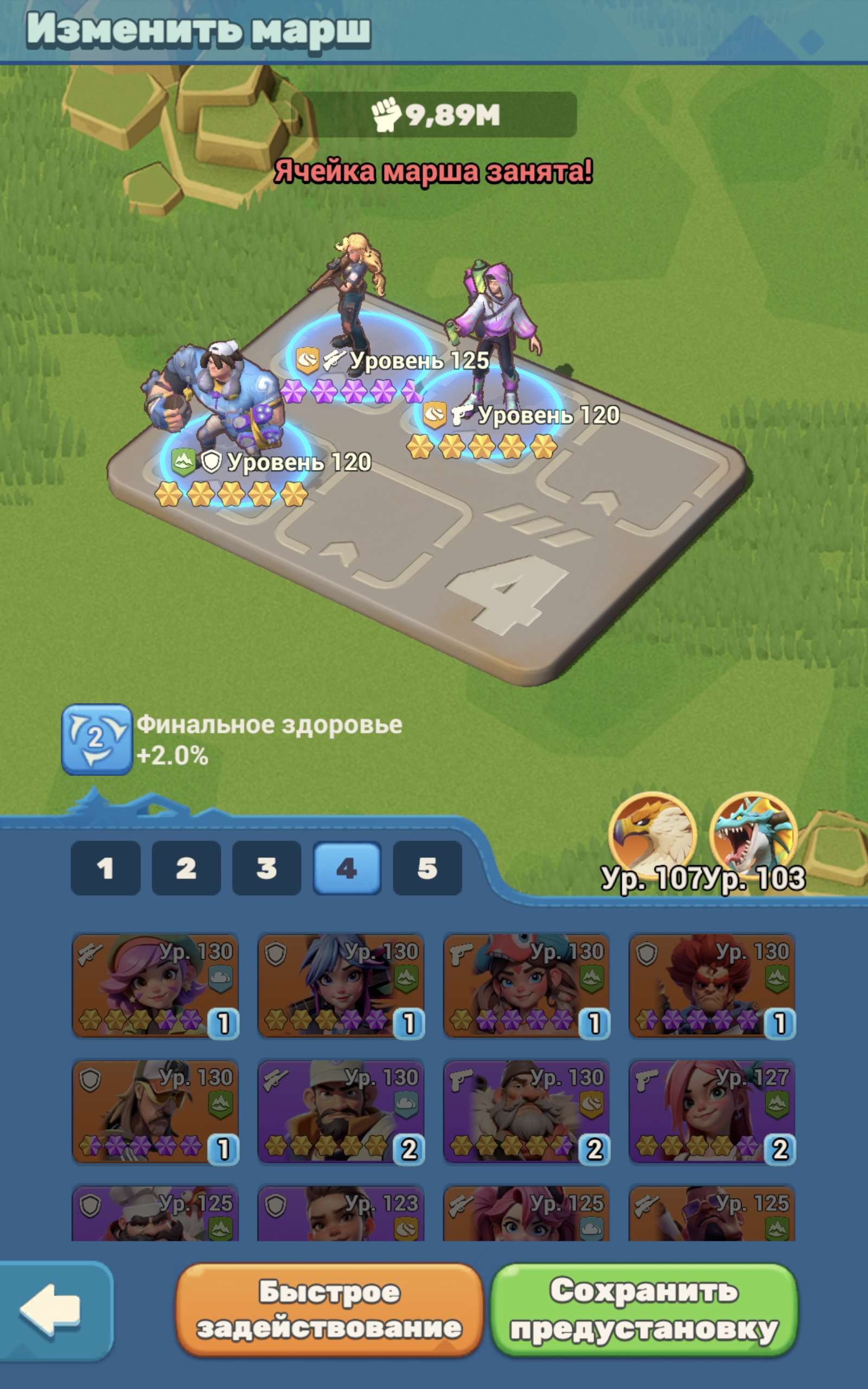Click the cloud terrain badge on first Ур. 130 hero

tap(220, 979)
